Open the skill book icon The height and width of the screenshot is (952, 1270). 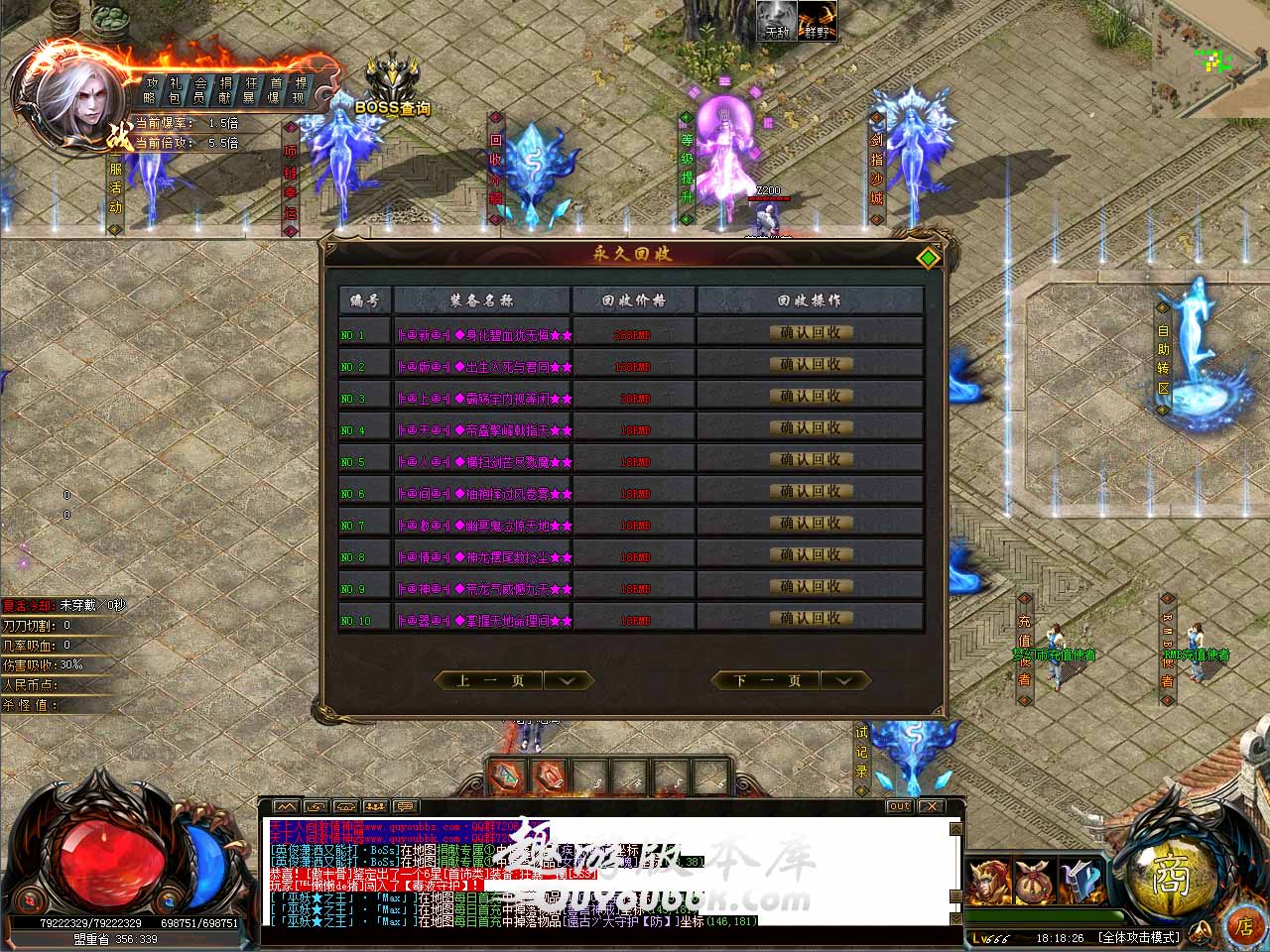point(1079,881)
